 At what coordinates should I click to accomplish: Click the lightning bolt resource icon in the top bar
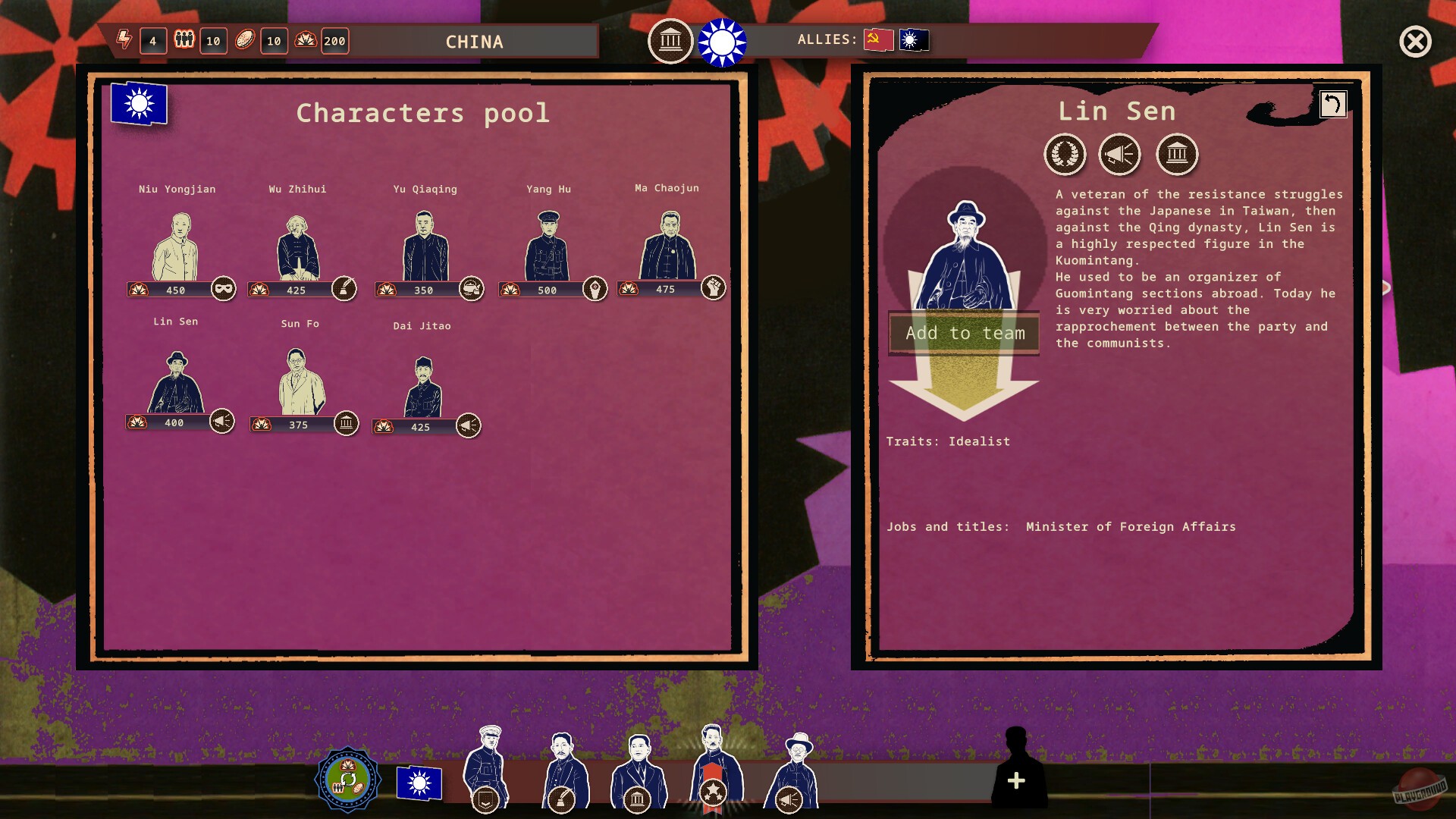click(x=124, y=42)
